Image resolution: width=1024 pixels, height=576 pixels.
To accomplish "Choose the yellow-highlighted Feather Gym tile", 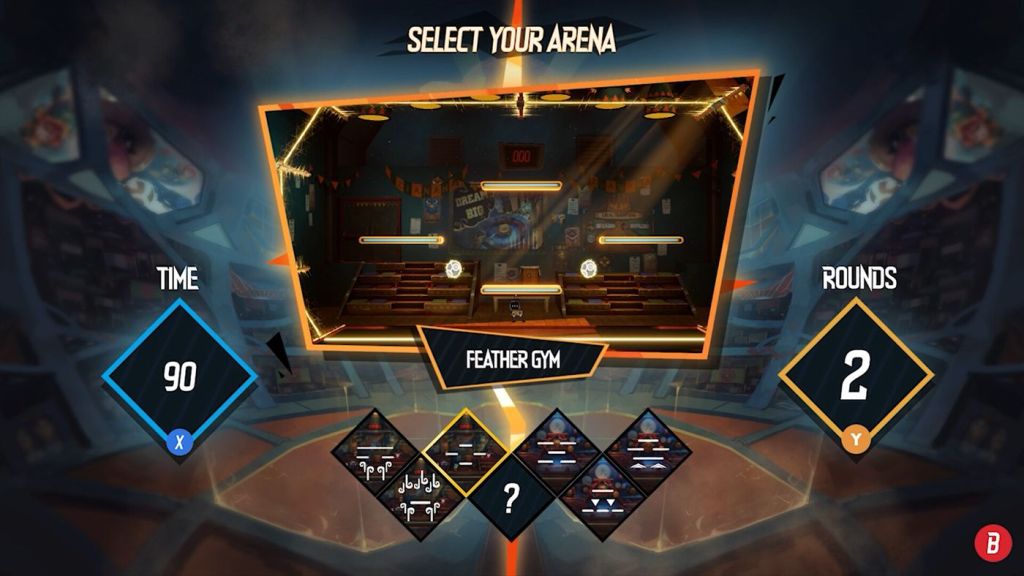I will click(465, 451).
